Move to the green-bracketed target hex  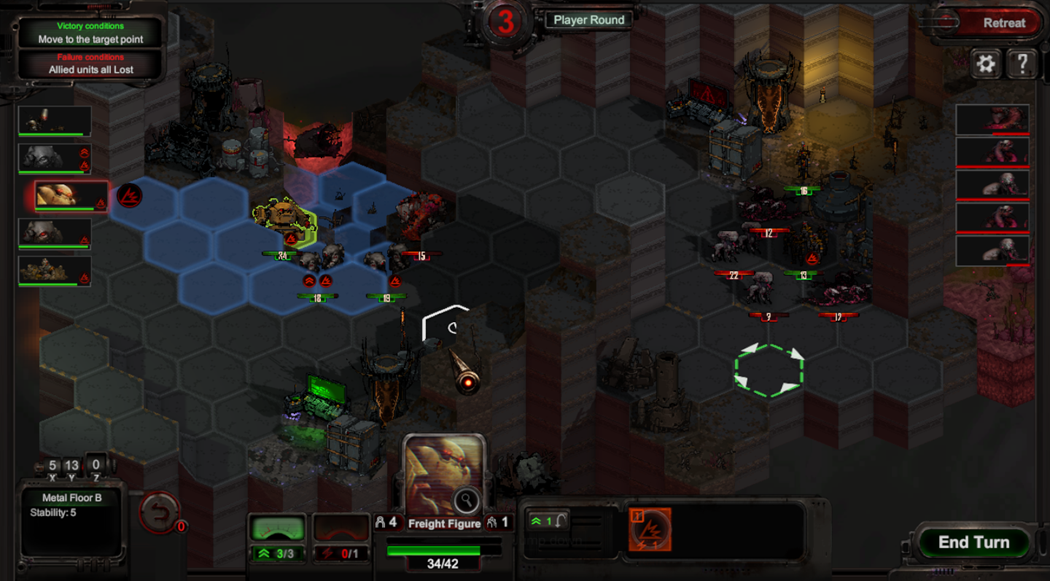pos(768,369)
